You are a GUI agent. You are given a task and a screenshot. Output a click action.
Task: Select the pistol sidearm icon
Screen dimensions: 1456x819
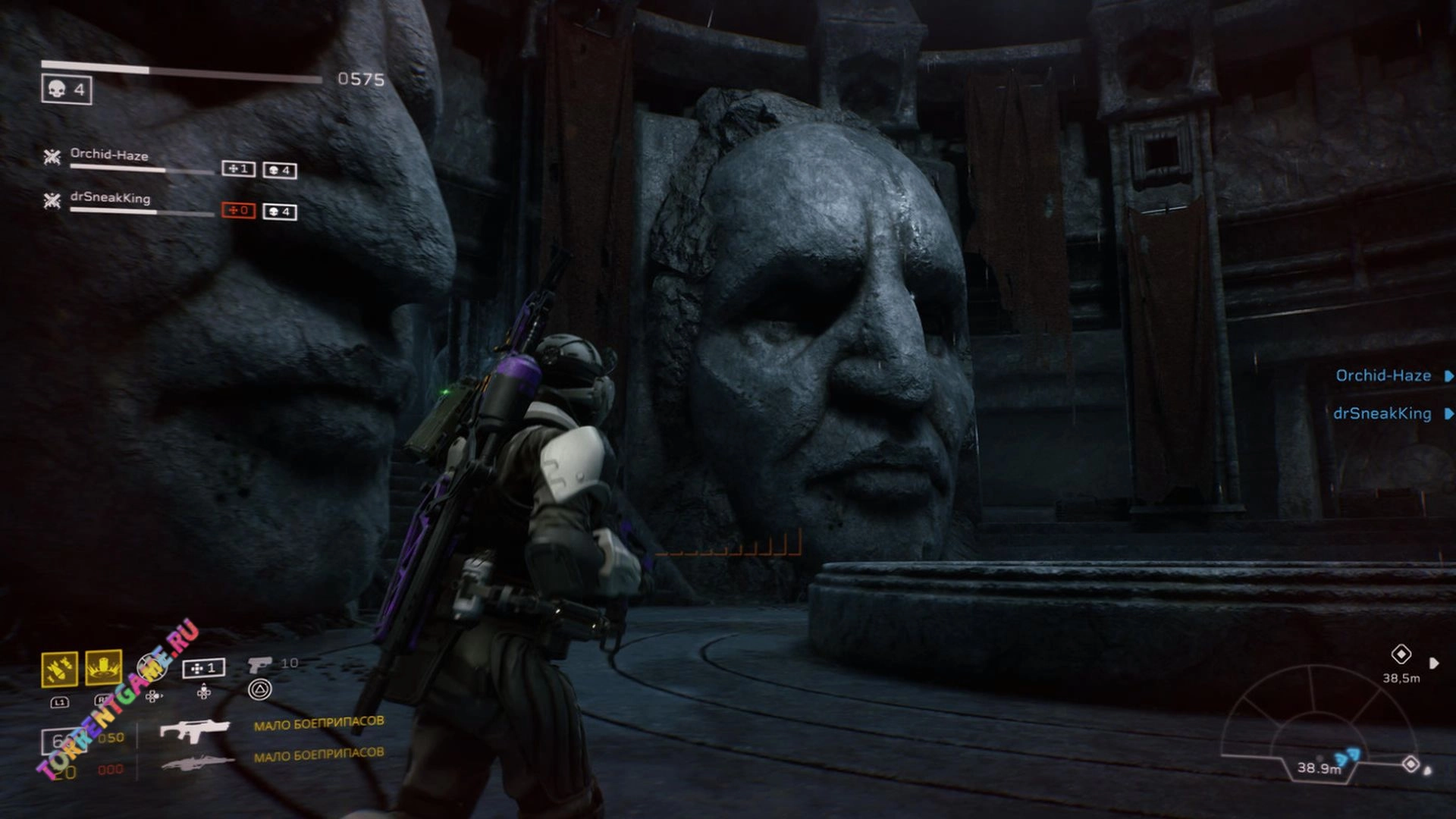pyautogui.click(x=259, y=664)
